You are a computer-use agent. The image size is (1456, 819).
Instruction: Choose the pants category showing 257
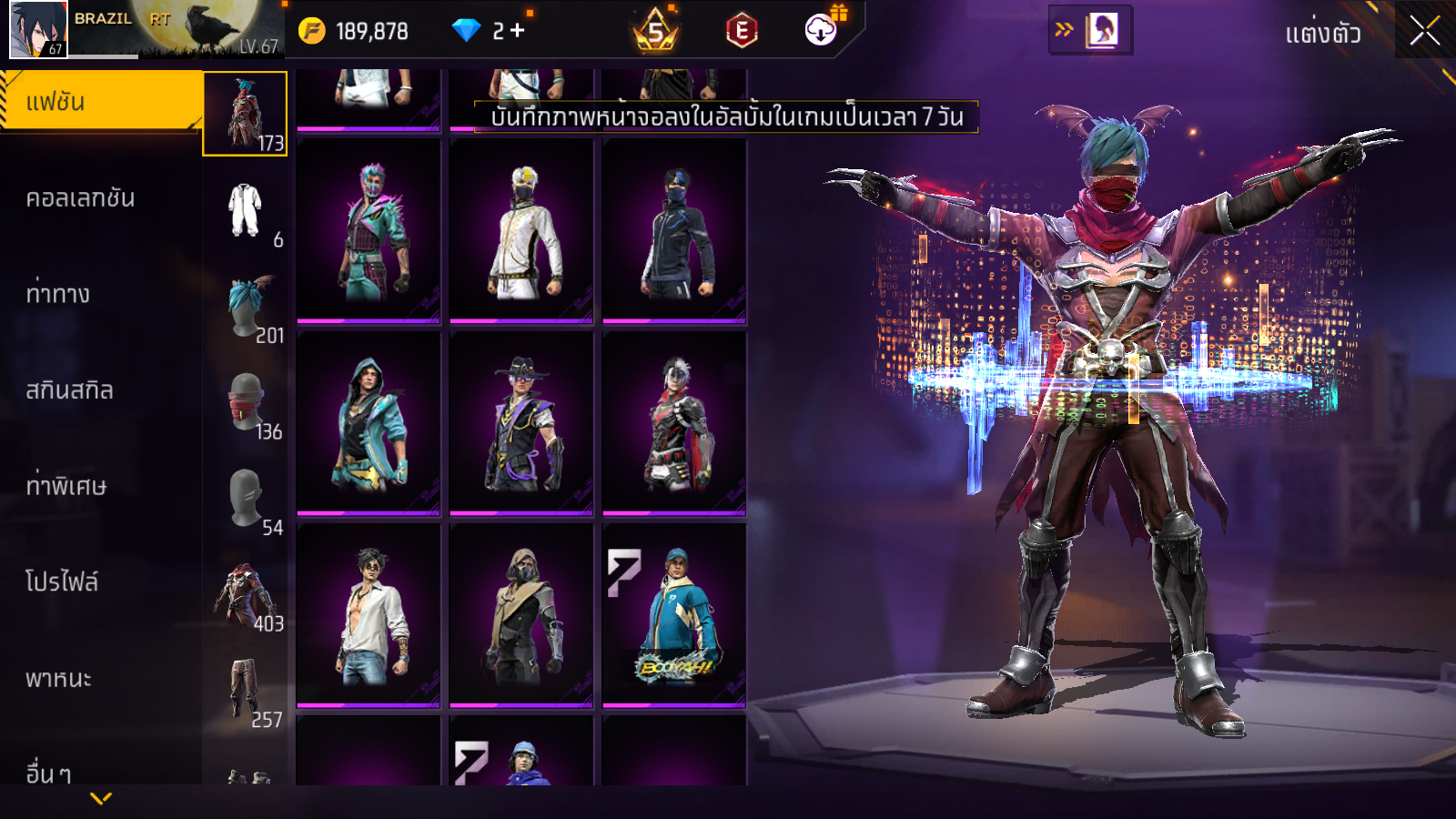tap(245, 692)
